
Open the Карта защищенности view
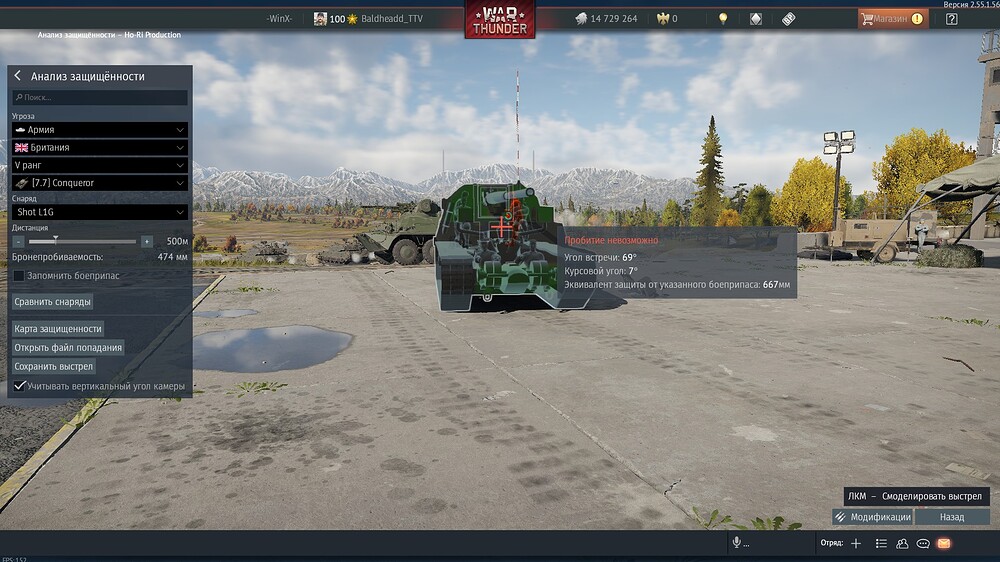point(58,329)
